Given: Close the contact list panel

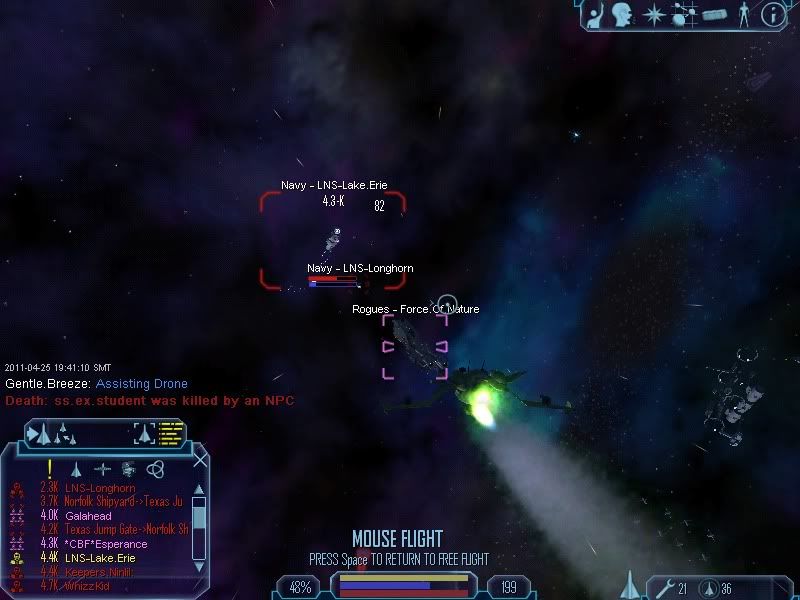Looking at the screenshot, I should tap(200, 461).
